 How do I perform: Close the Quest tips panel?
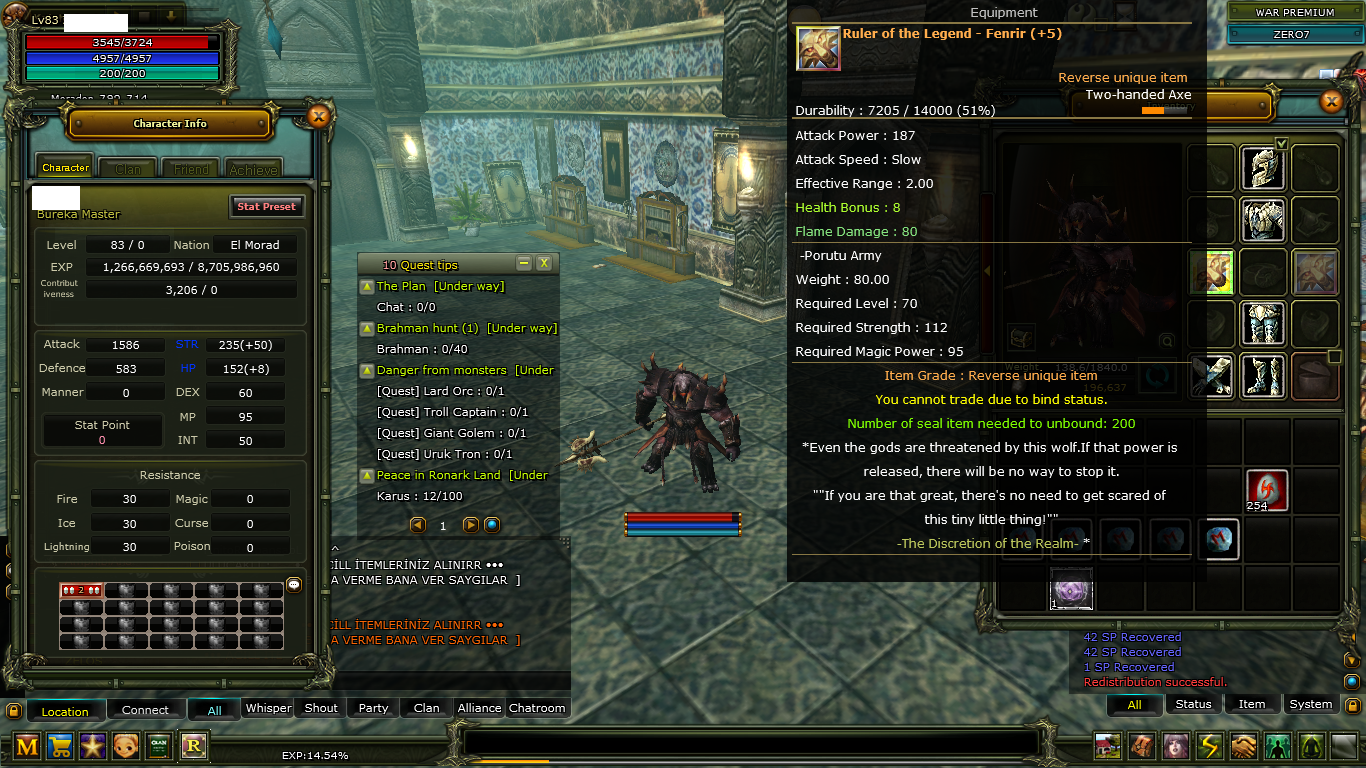point(544,263)
